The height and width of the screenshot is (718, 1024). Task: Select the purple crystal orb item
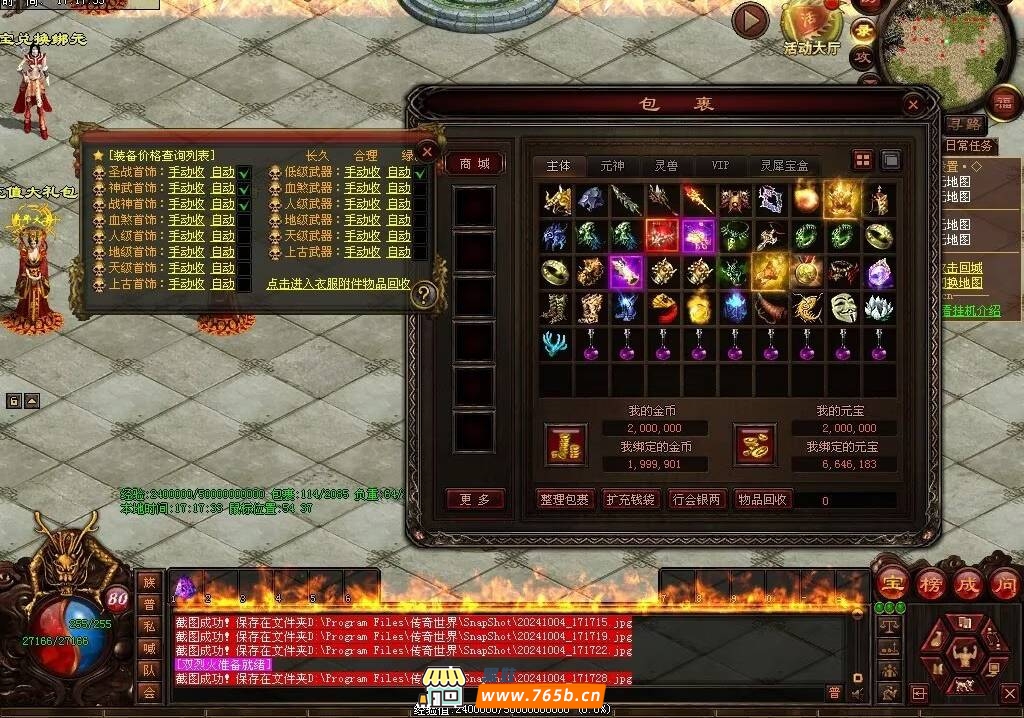pyautogui.click(x=879, y=271)
